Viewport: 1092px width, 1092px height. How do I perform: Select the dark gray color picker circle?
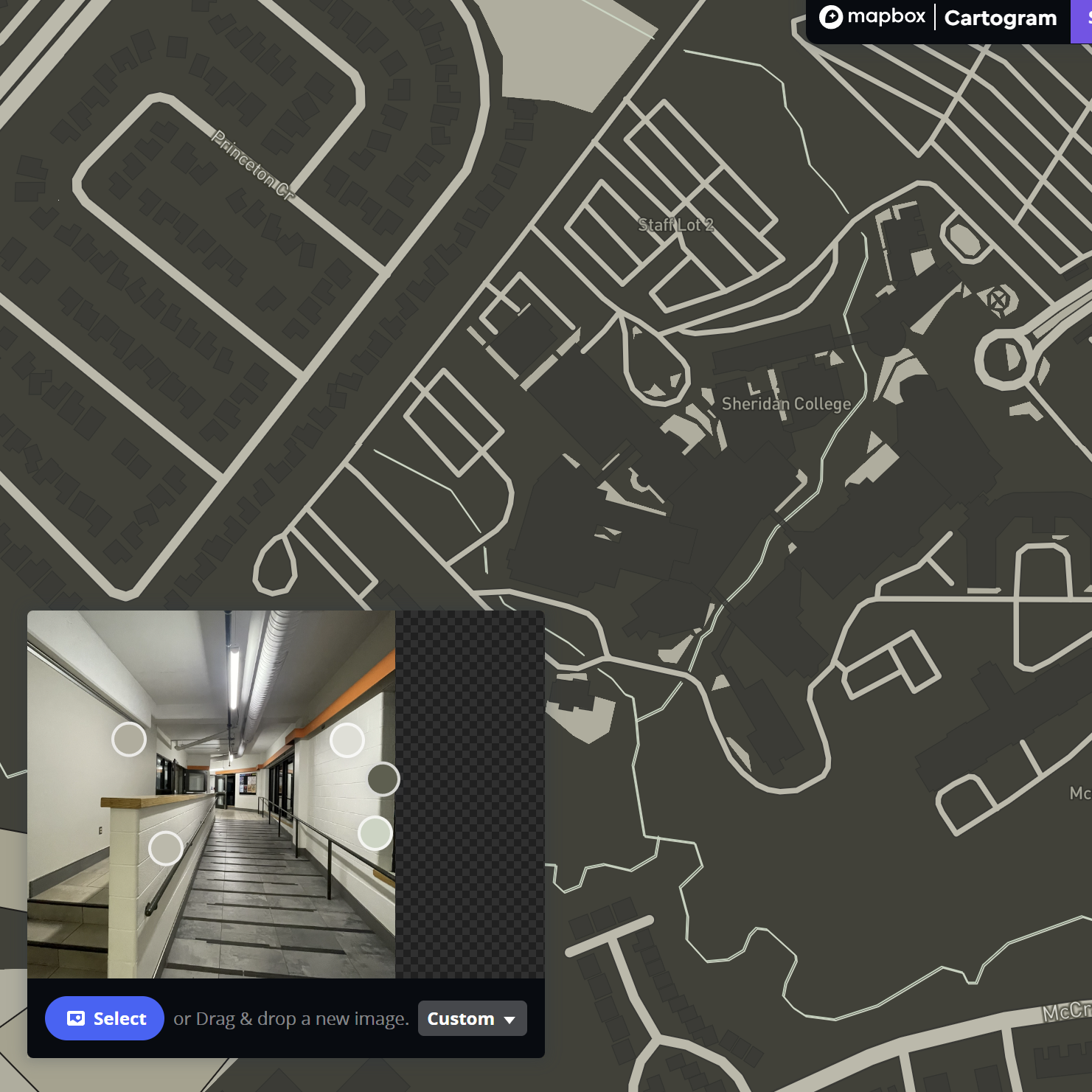[383, 779]
